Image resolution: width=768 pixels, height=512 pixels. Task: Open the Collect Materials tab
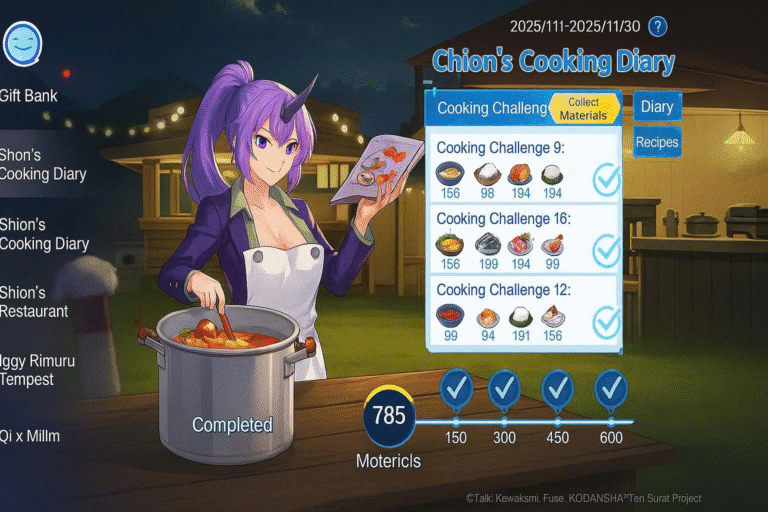click(x=583, y=109)
